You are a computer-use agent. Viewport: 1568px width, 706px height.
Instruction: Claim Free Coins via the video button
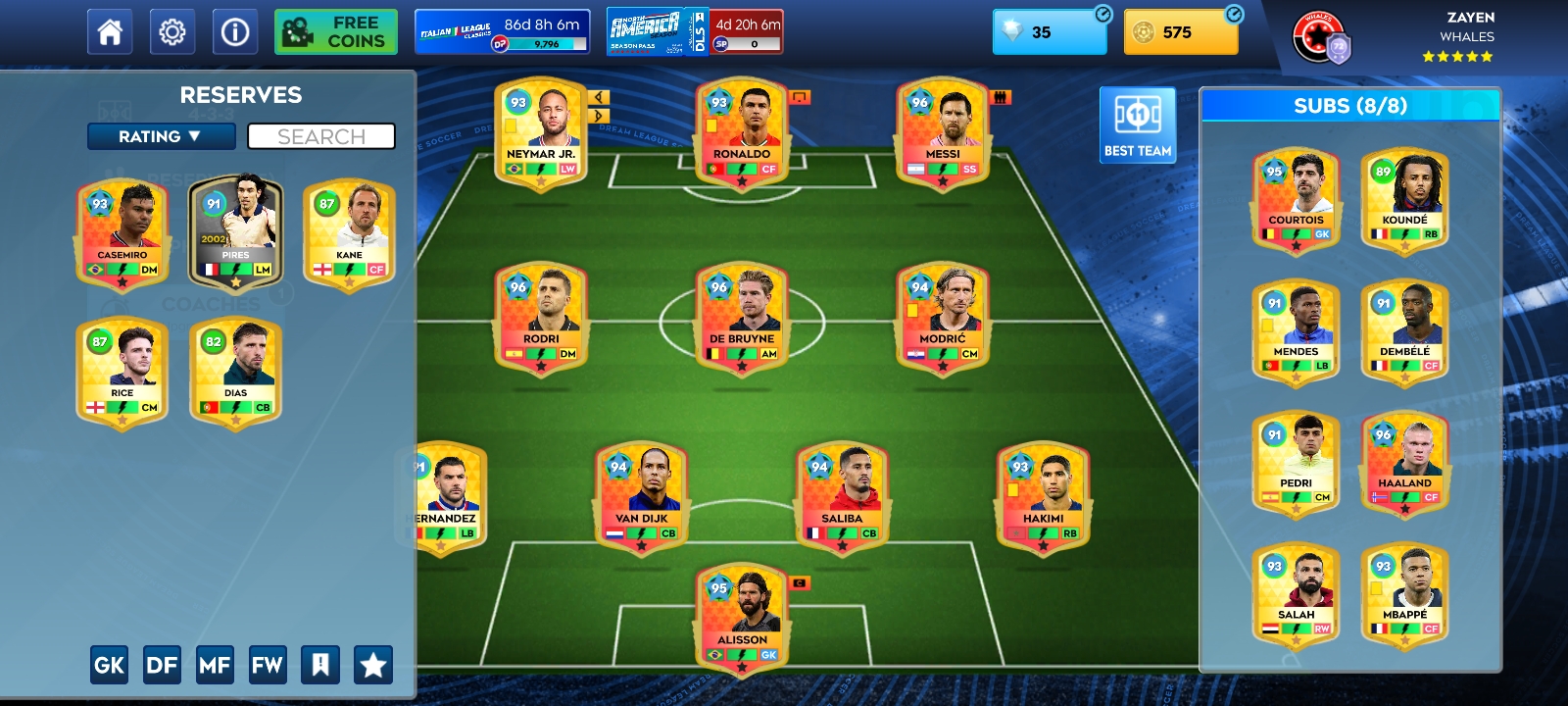pos(335,30)
